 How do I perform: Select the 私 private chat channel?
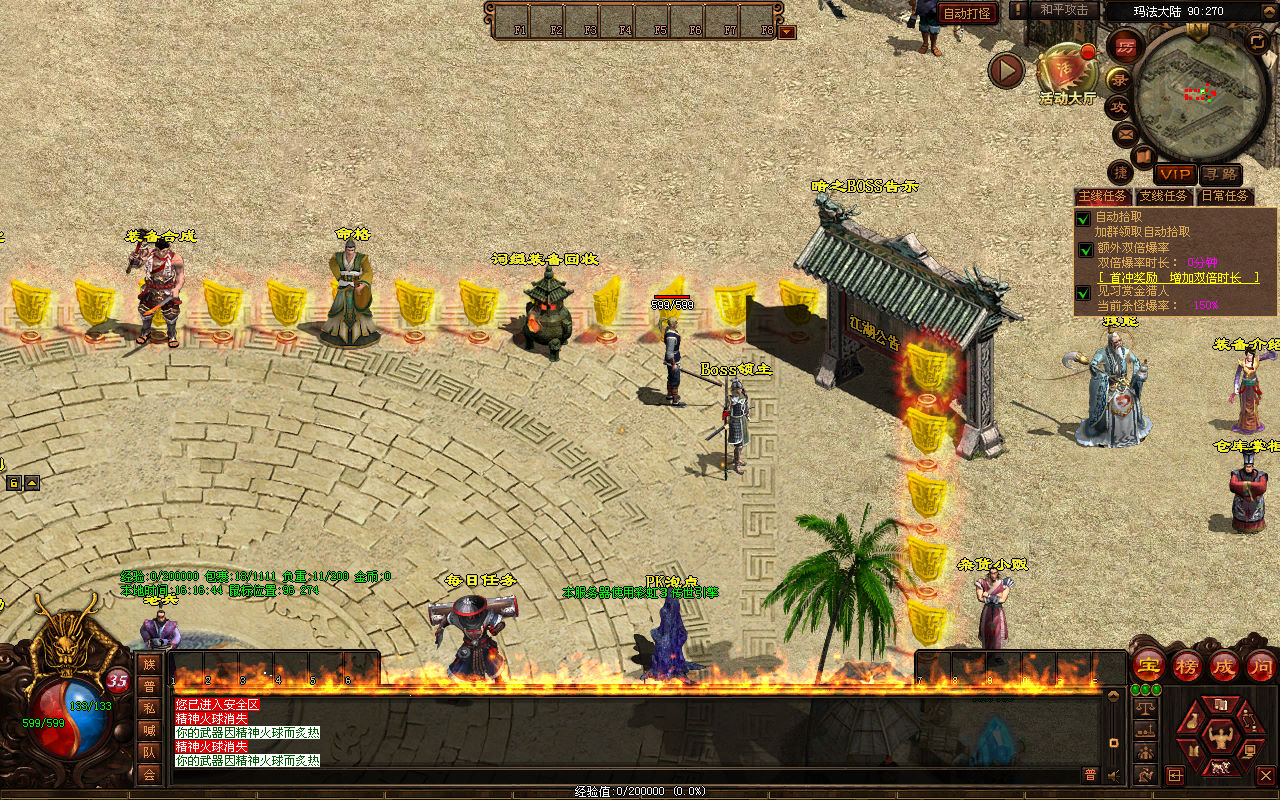[x=149, y=708]
